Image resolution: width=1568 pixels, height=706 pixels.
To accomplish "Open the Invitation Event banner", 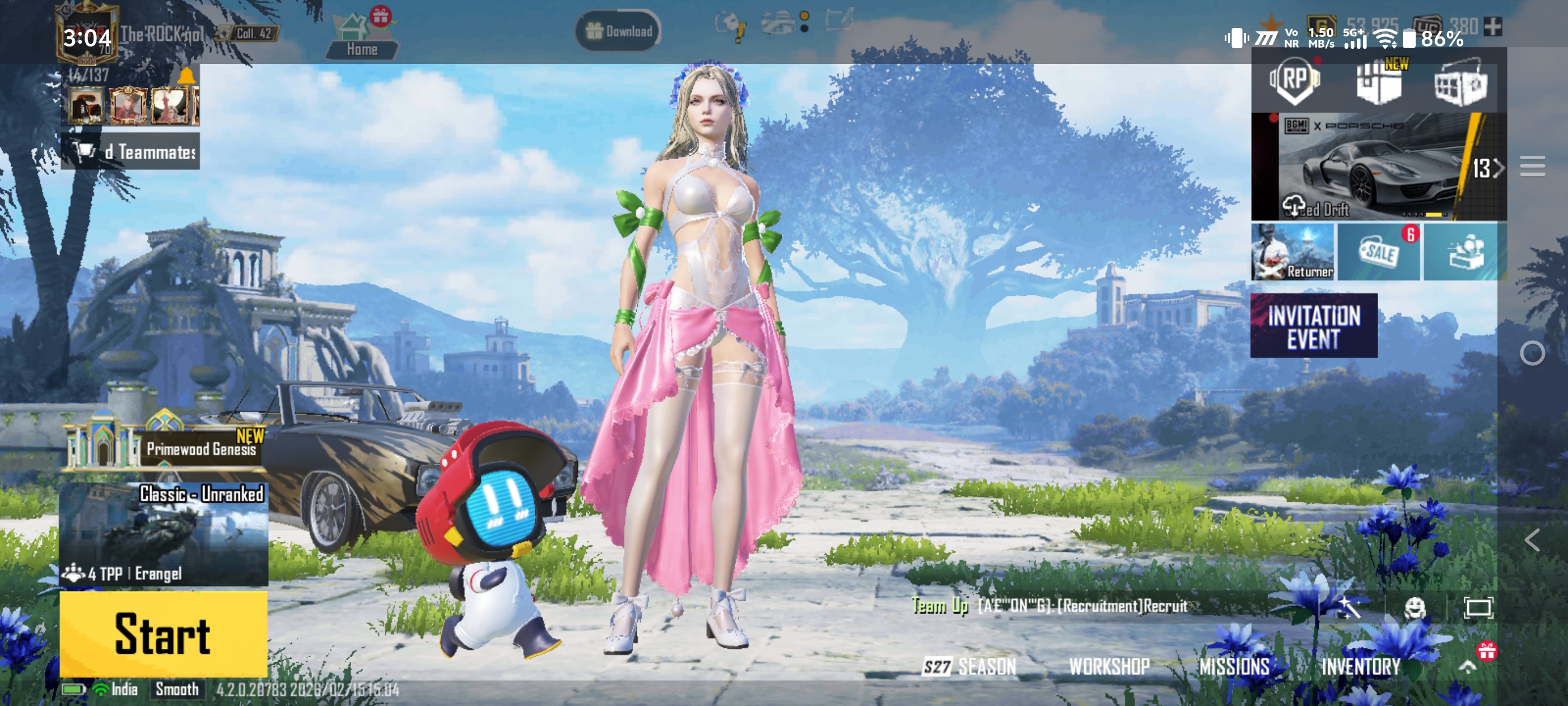I will (x=1314, y=326).
